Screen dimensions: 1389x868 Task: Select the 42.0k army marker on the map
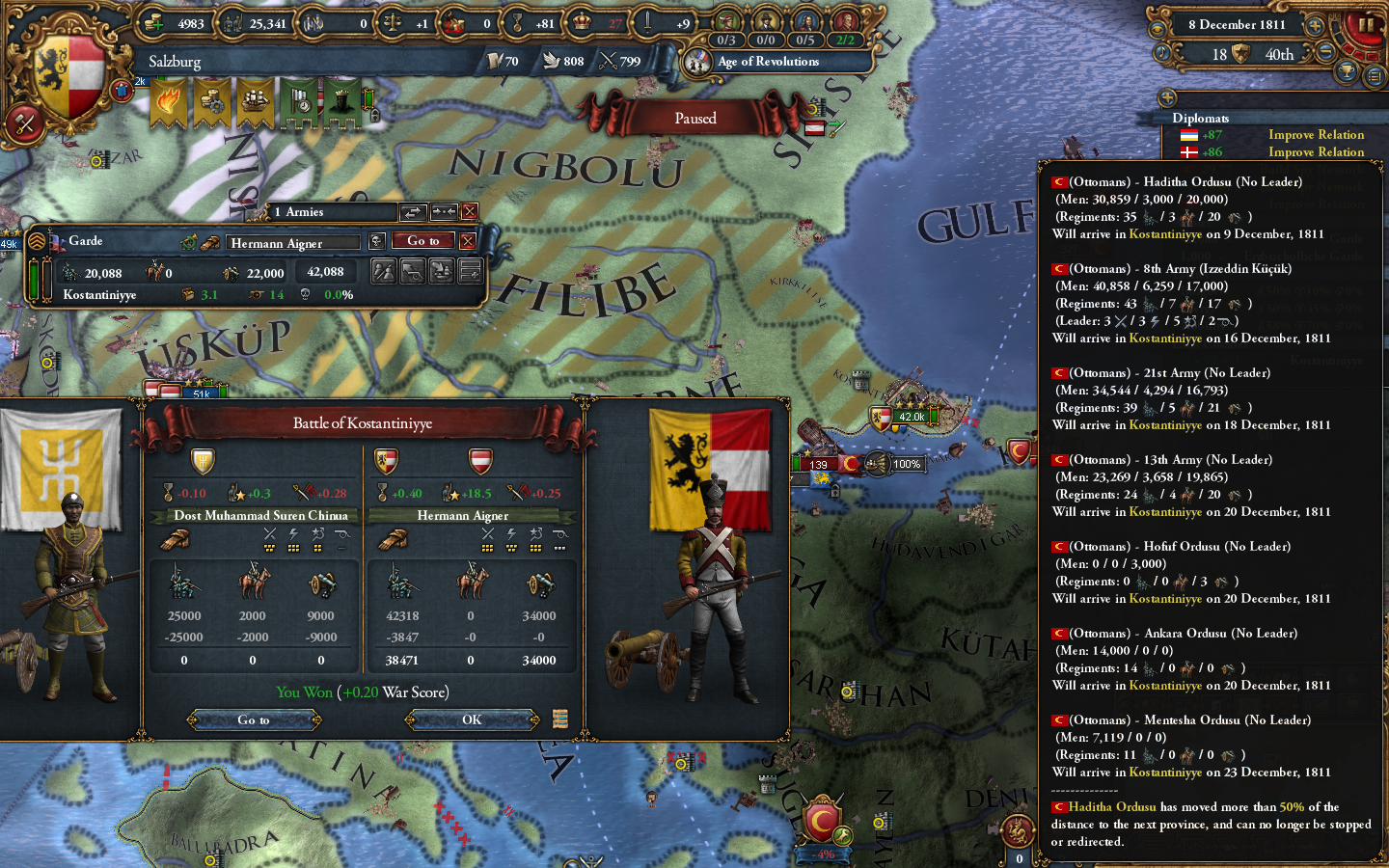click(x=911, y=417)
